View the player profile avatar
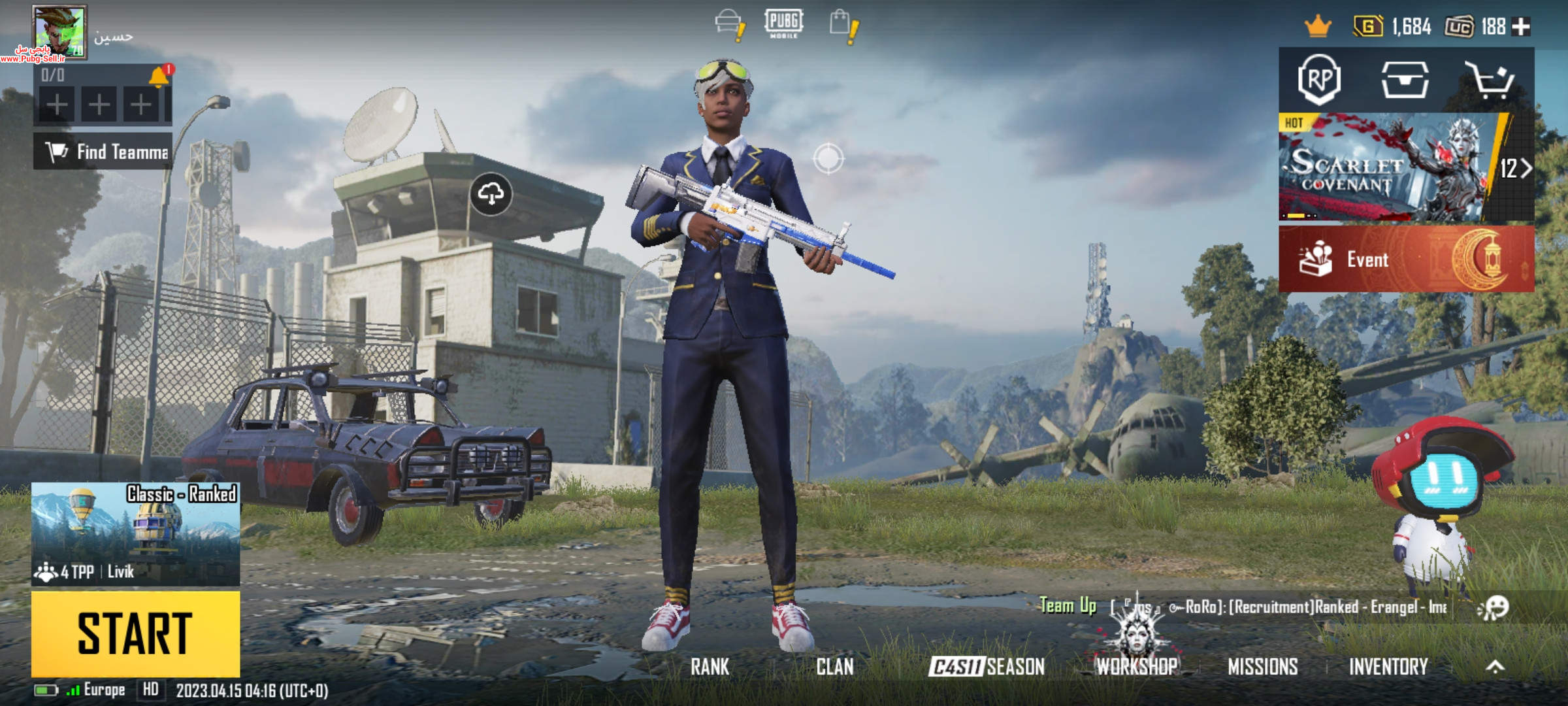The height and width of the screenshot is (706, 1568). [x=59, y=32]
